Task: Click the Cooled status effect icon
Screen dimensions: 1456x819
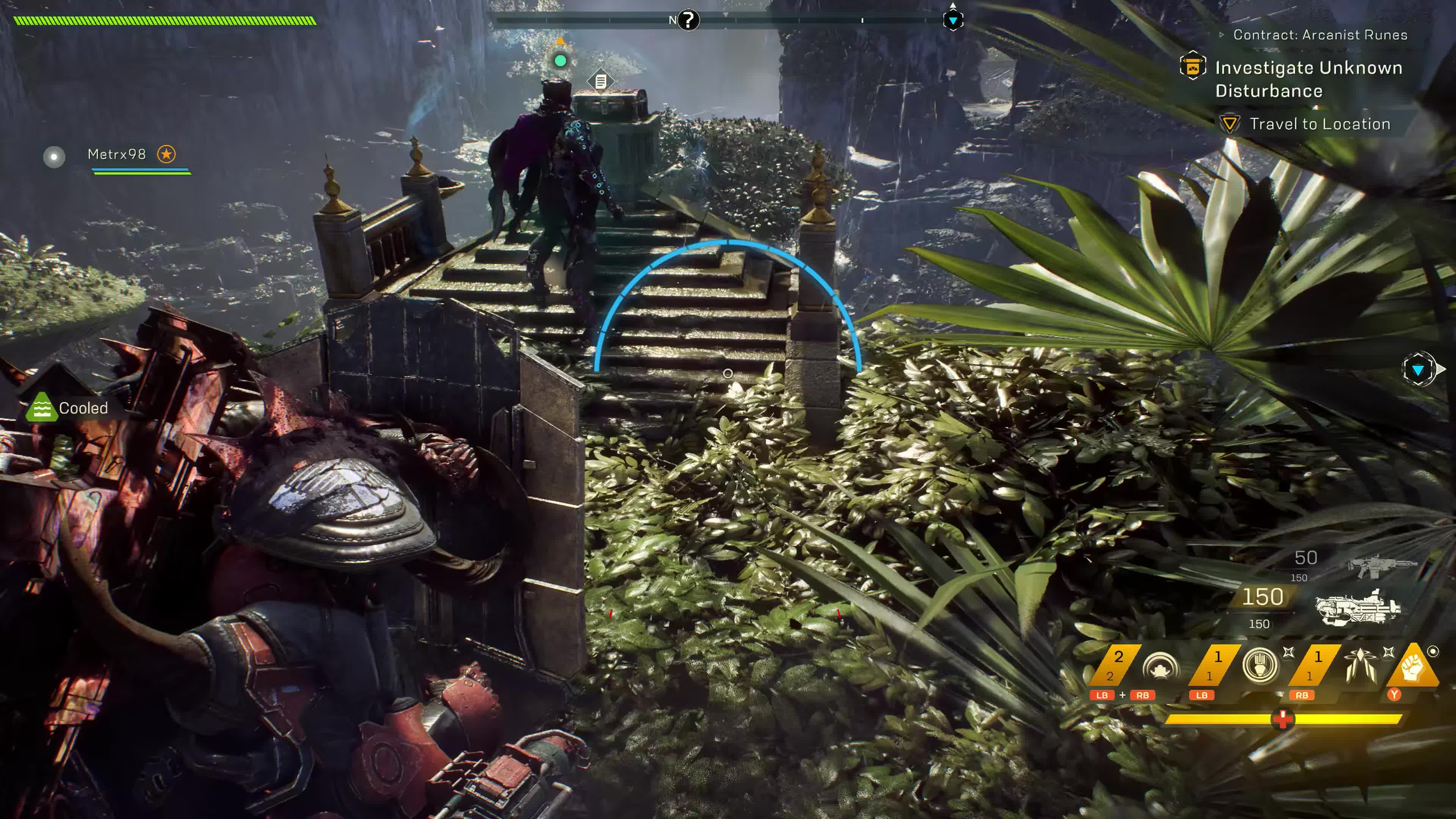Action: click(x=42, y=408)
